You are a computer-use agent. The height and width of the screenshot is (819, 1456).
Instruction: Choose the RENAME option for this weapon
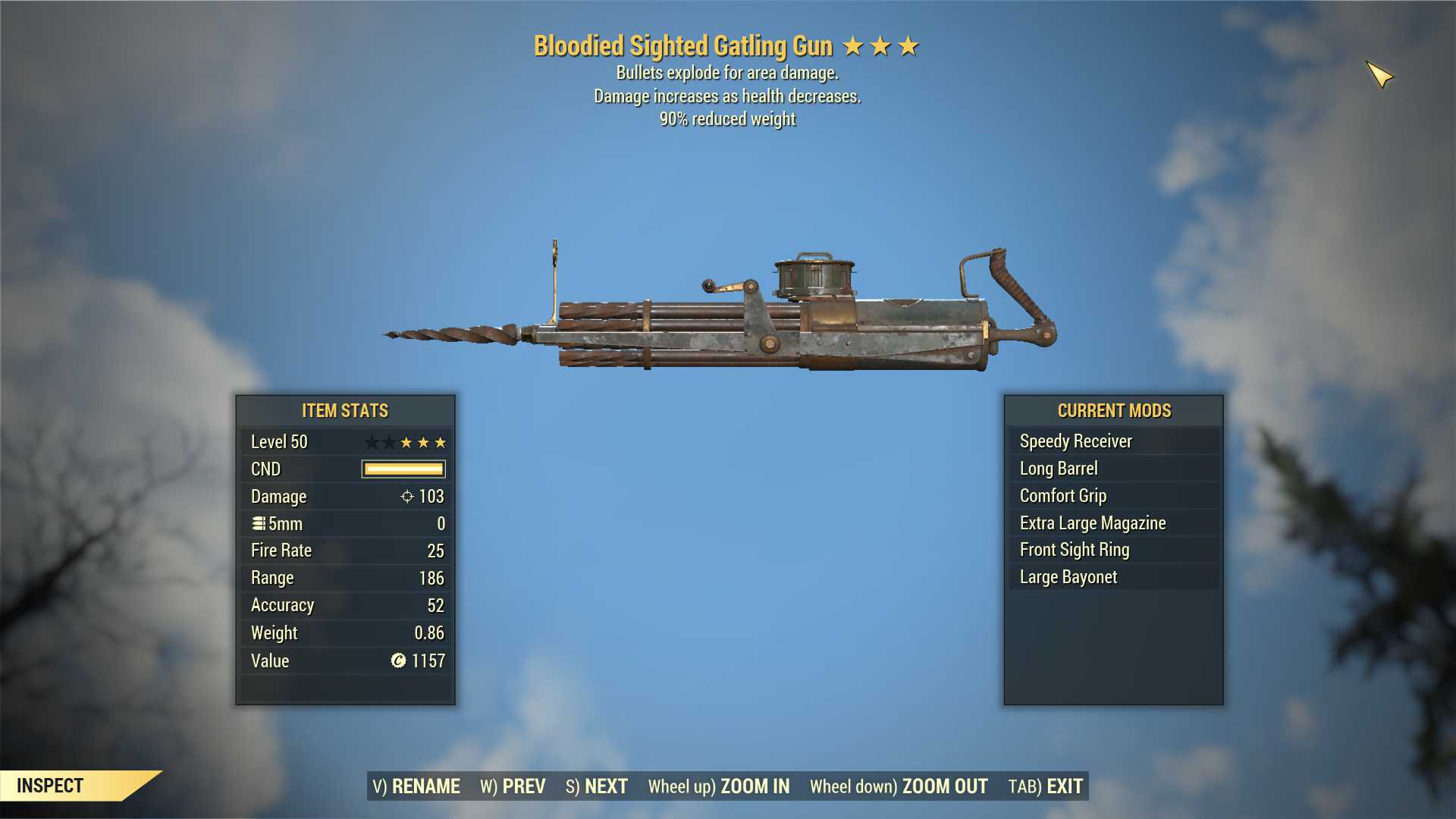[x=416, y=786]
